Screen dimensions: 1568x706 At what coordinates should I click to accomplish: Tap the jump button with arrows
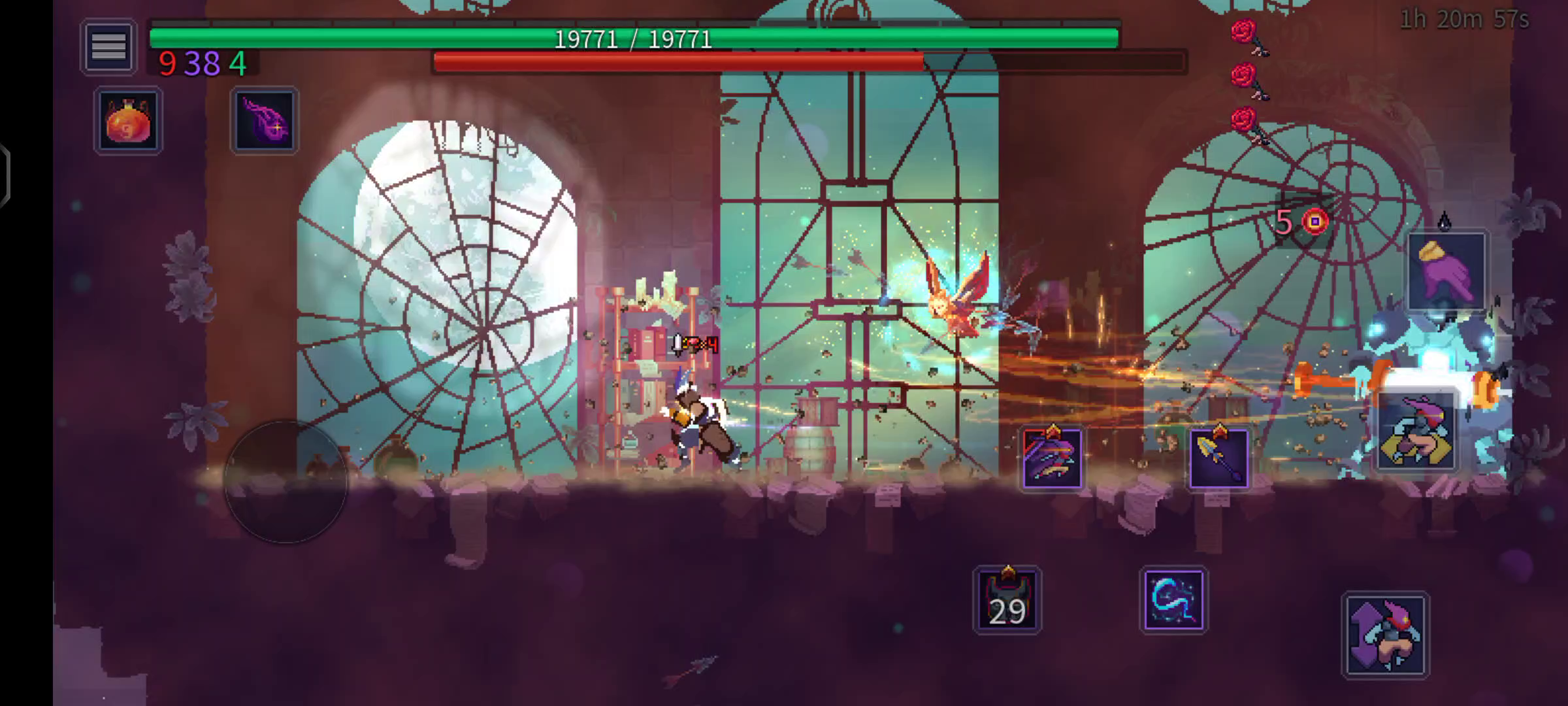1386,635
